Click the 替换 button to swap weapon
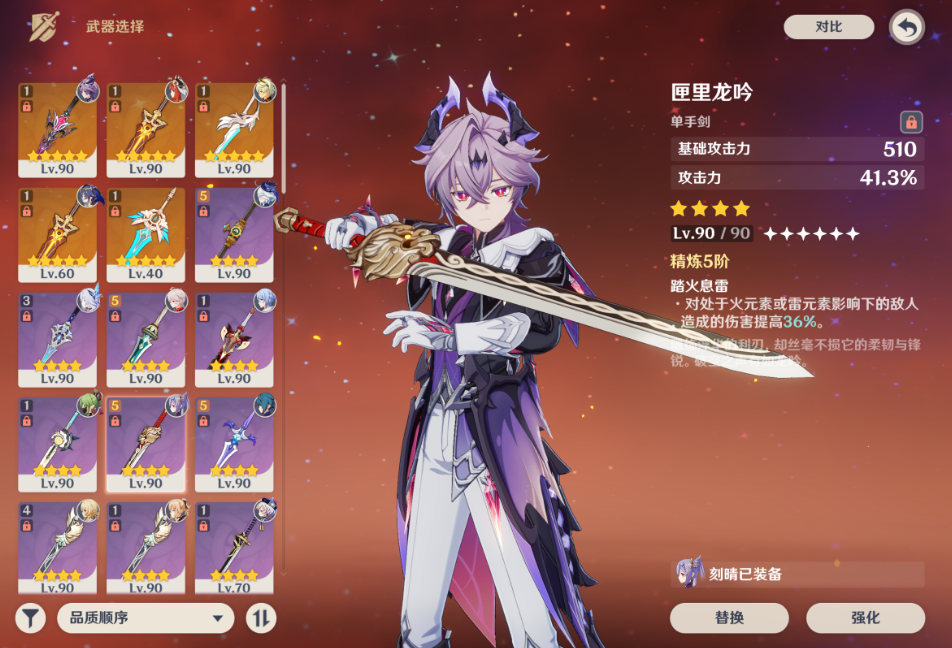 click(729, 617)
